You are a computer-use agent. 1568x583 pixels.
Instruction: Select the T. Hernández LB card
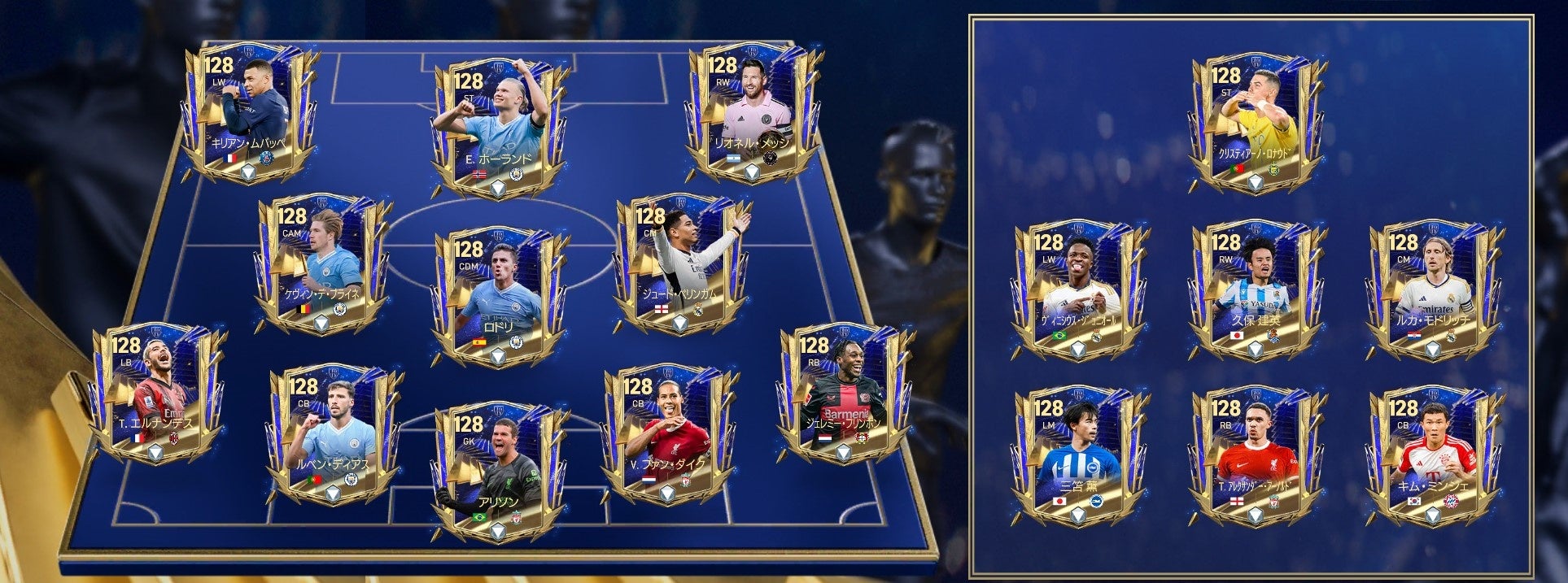pyautogui.click(x=155, y=394)
